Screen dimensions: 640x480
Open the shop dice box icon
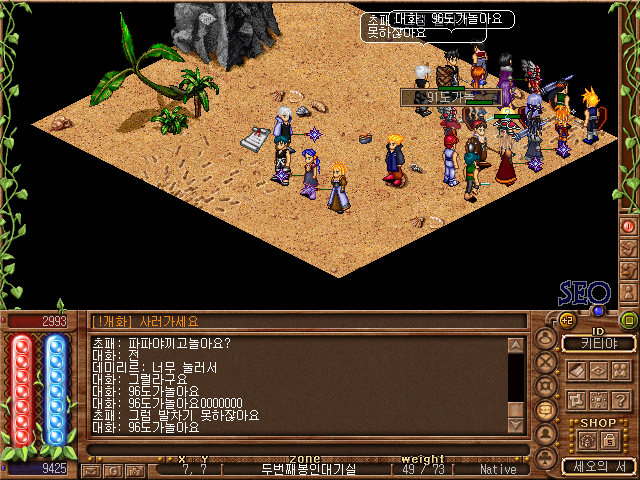(x=586, y=441)
